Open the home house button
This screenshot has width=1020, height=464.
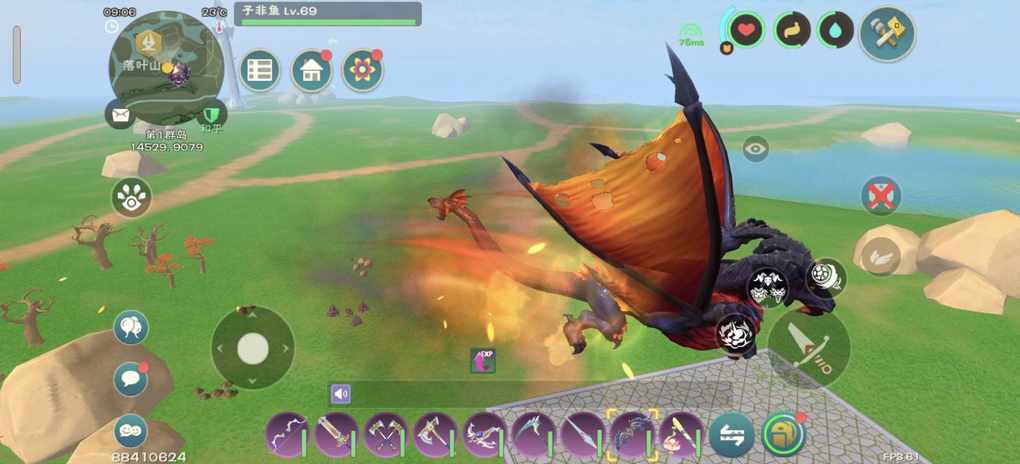311,70
